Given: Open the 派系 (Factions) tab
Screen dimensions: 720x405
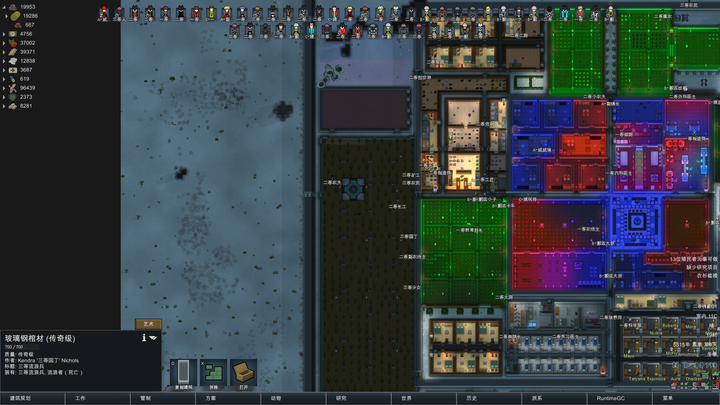Looking at the screenshot, I should (537, 398).
